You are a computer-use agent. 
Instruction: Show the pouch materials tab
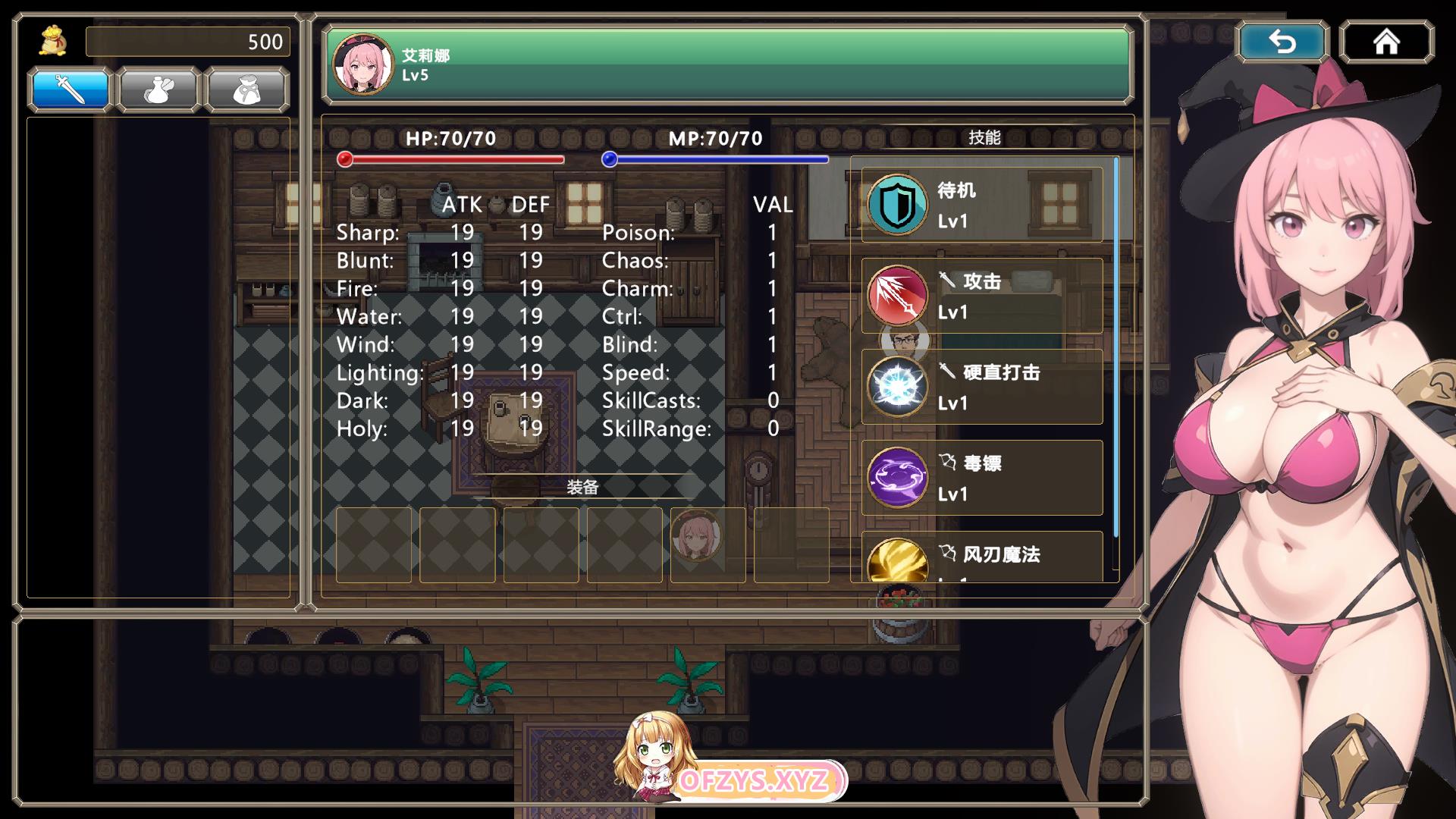(246, 89)
